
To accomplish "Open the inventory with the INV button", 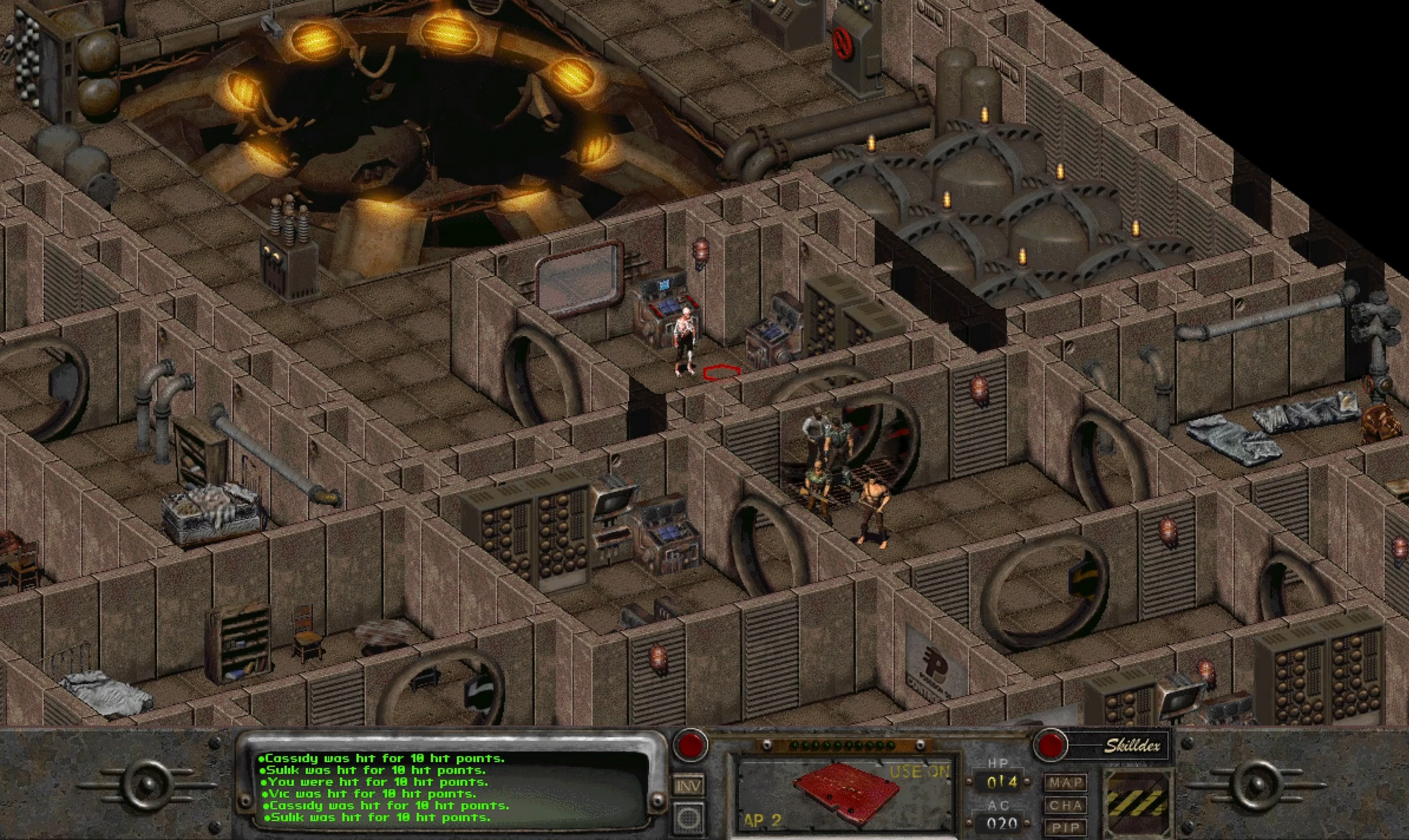I will coord(689,785).
